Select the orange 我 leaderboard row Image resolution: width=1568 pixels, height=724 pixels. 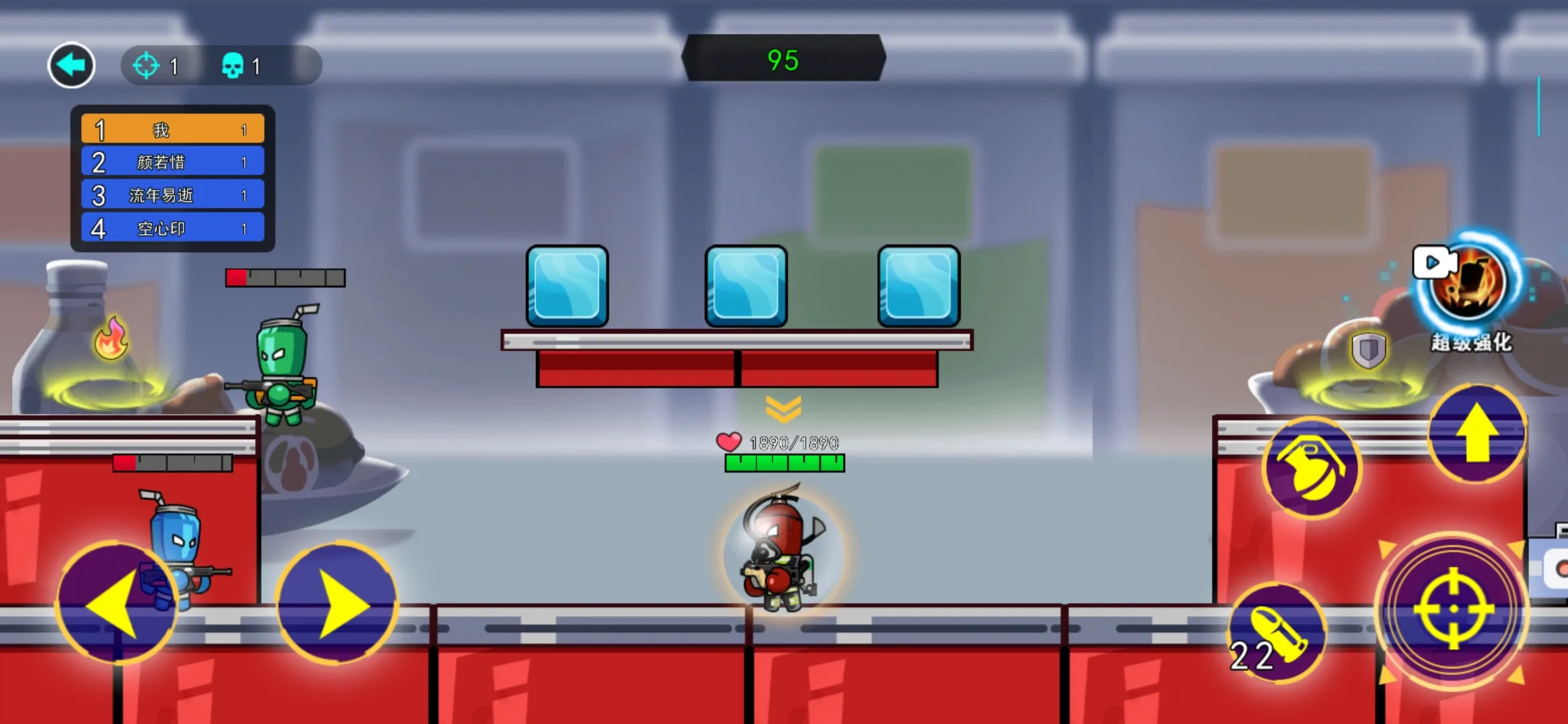point(173,129)
